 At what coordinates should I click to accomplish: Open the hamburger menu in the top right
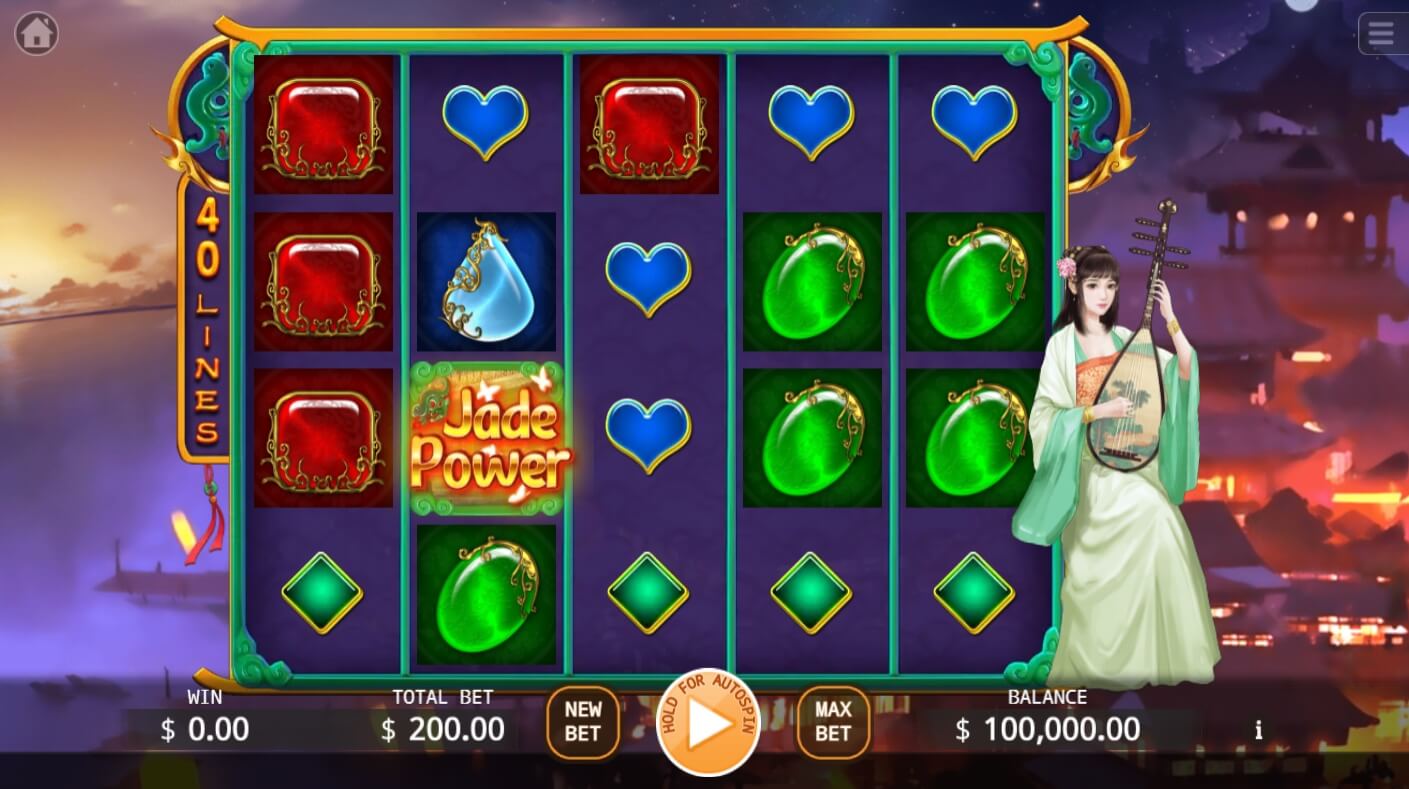coord(1381,33)
